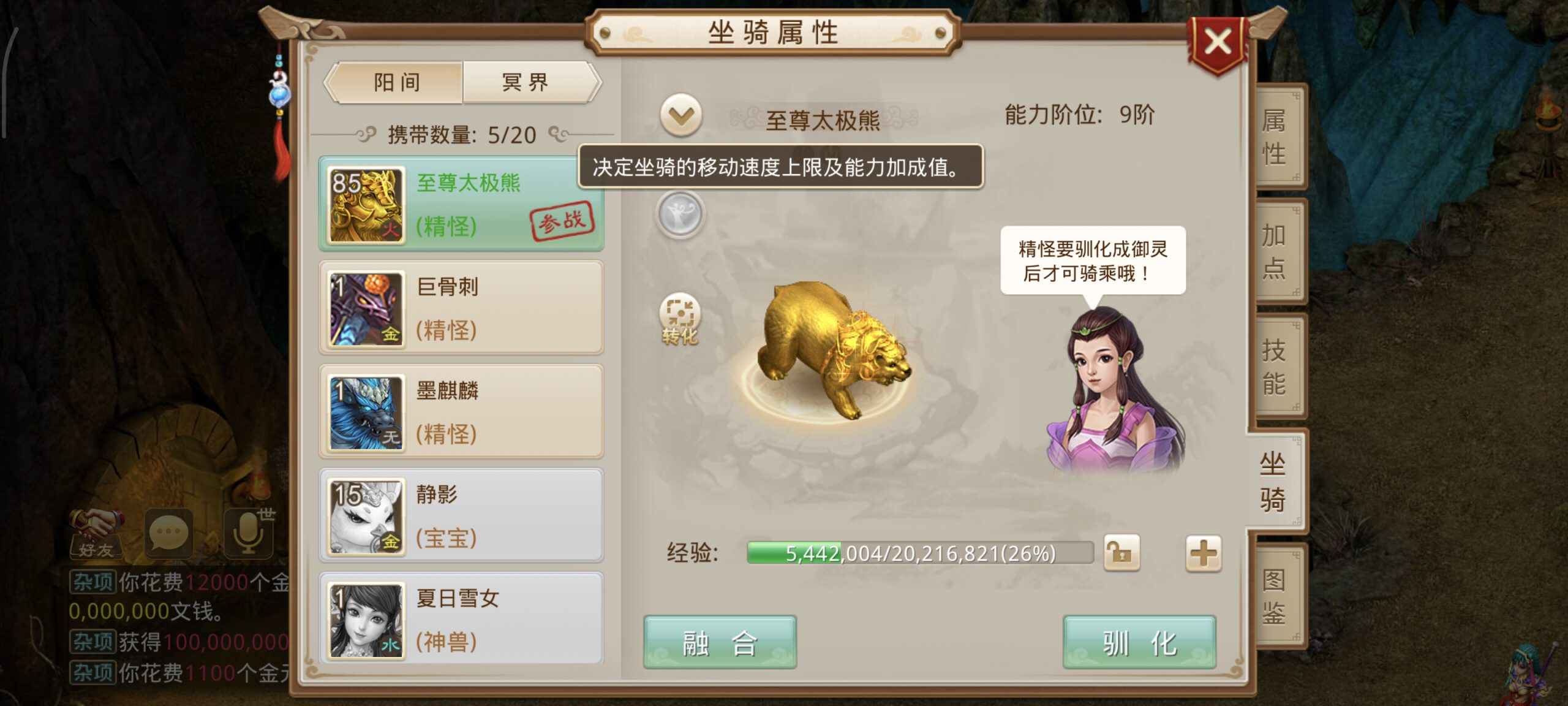Tap the 融合 fusion button
This screenshot has width=1568, height=706.
click(x=720, y=642)
